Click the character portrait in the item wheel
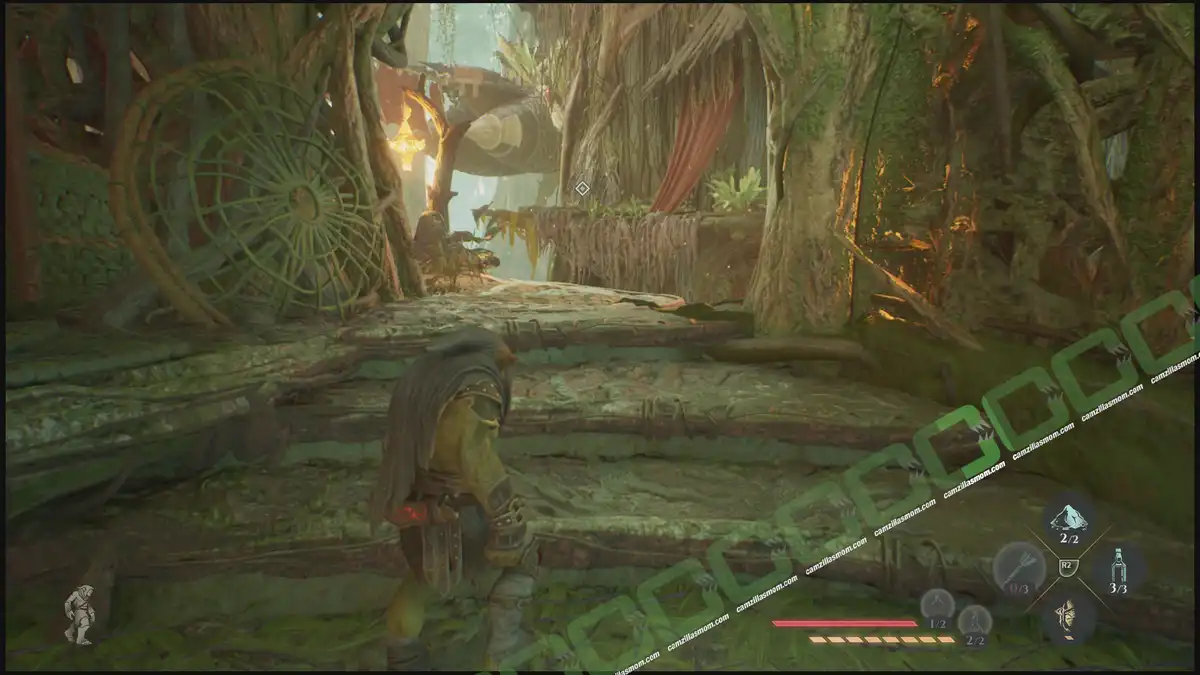The height and width of the screenshot is (675, 1200). pos(1067,617)
